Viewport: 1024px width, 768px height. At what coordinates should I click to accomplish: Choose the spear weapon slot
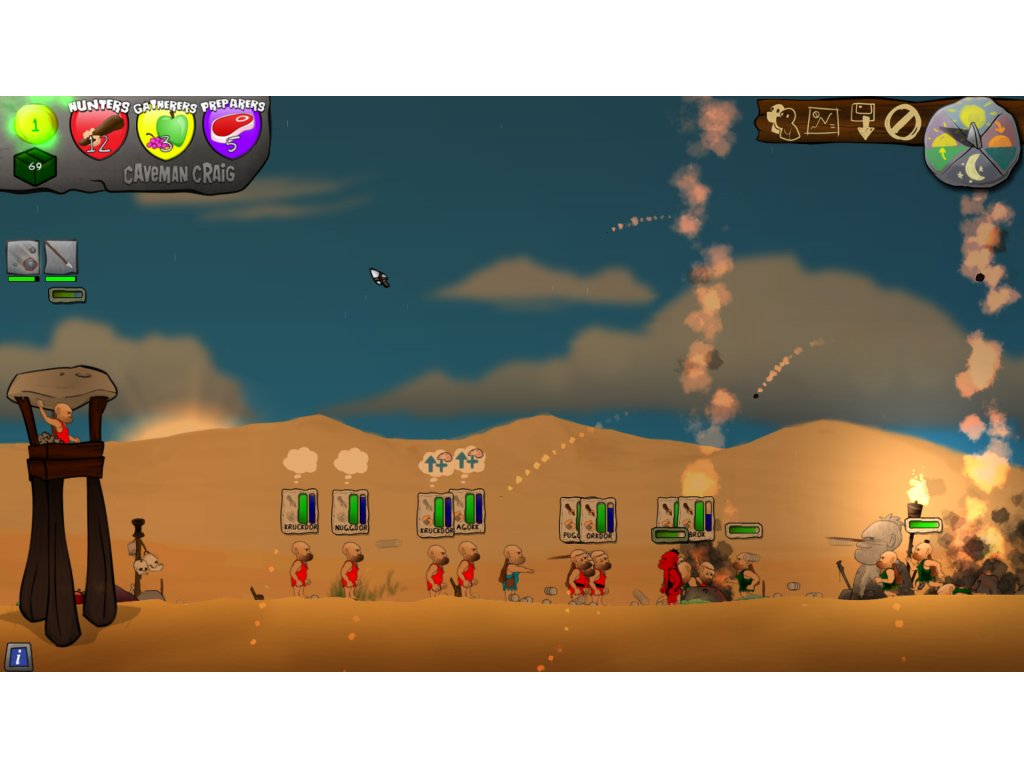point(60,257)
